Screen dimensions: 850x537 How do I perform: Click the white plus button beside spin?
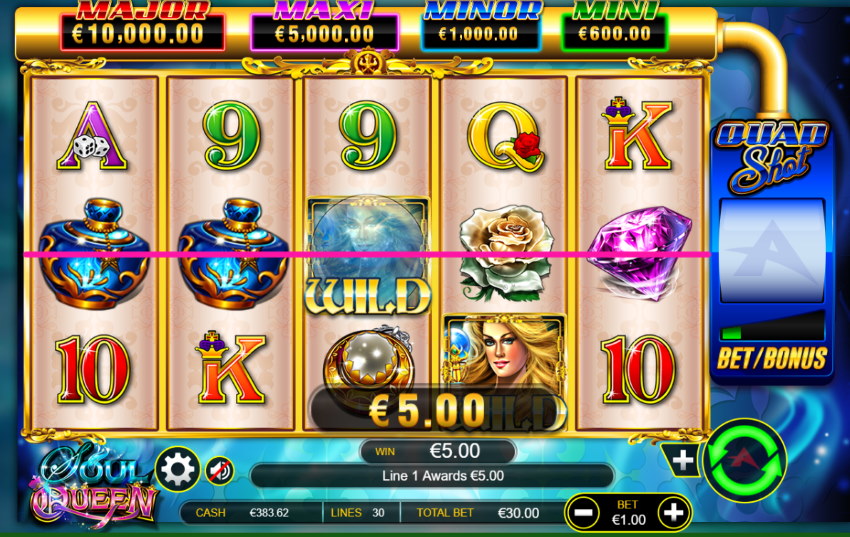pos(683,460)
